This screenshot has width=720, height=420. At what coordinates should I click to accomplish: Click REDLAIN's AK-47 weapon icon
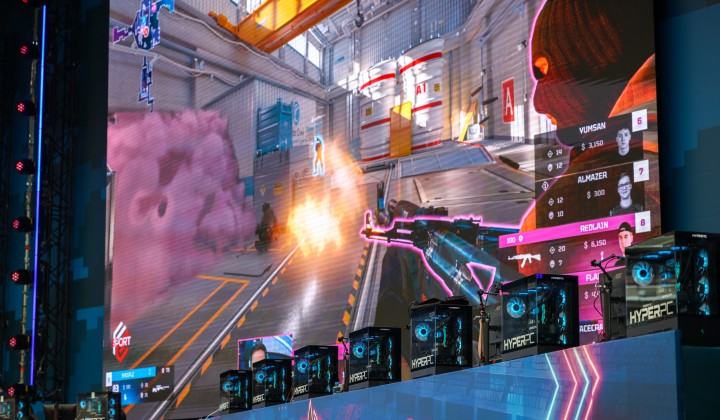tap(524, 260)
